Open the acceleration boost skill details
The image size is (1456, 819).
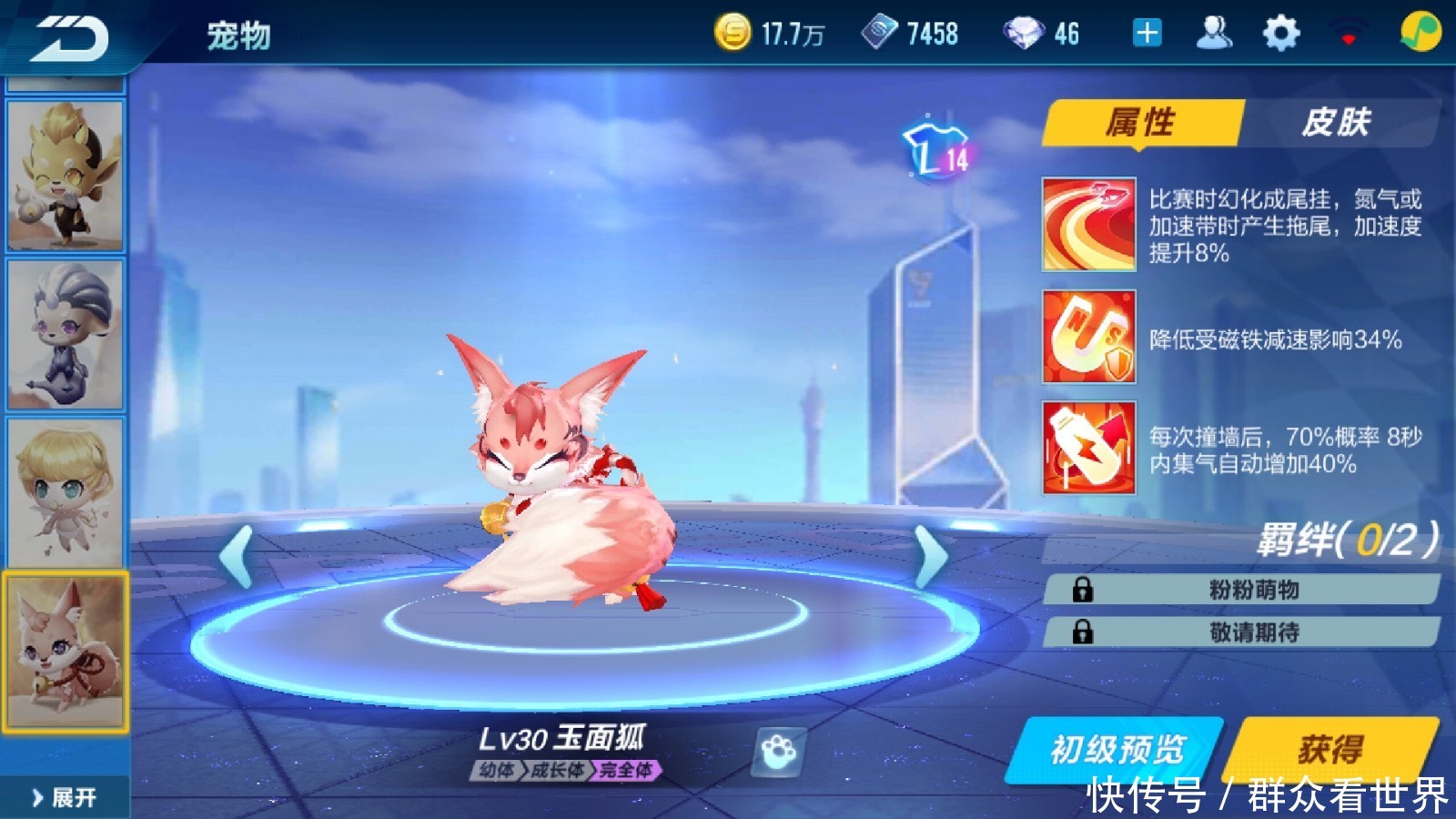(1088, 222)
